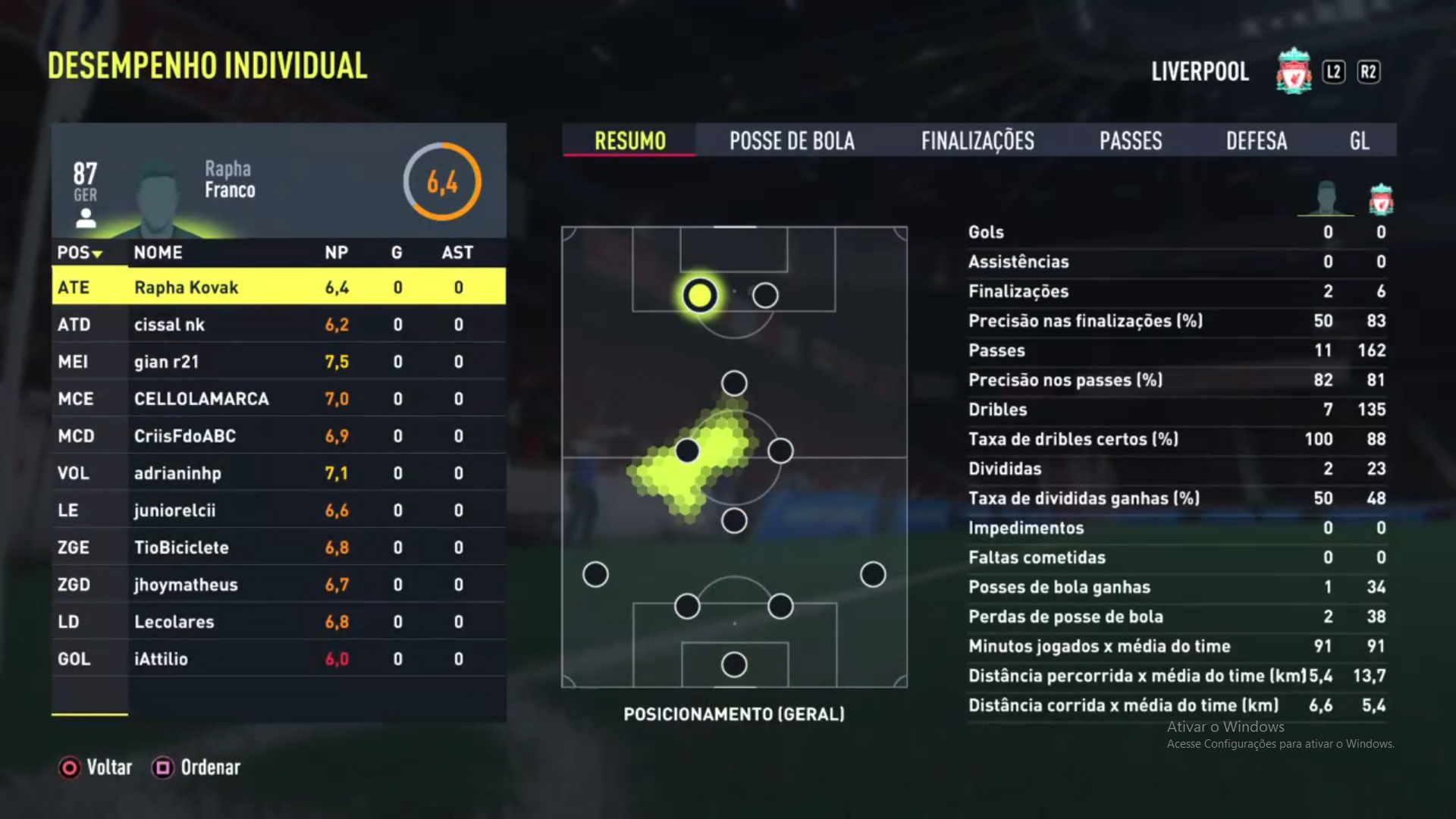
Task: Click the Ordenar sort option
Action: pyautogui.click(x=196, y=767)
